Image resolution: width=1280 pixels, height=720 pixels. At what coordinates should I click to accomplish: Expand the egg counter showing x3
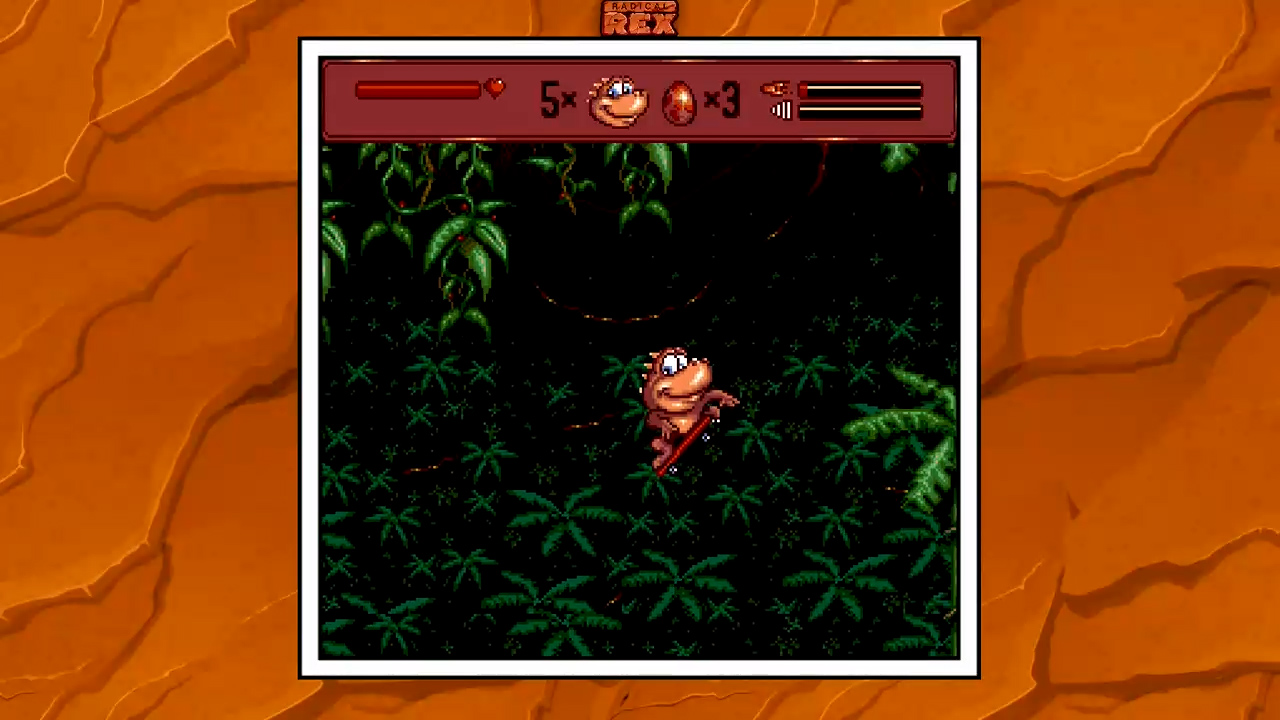point(723,99)
